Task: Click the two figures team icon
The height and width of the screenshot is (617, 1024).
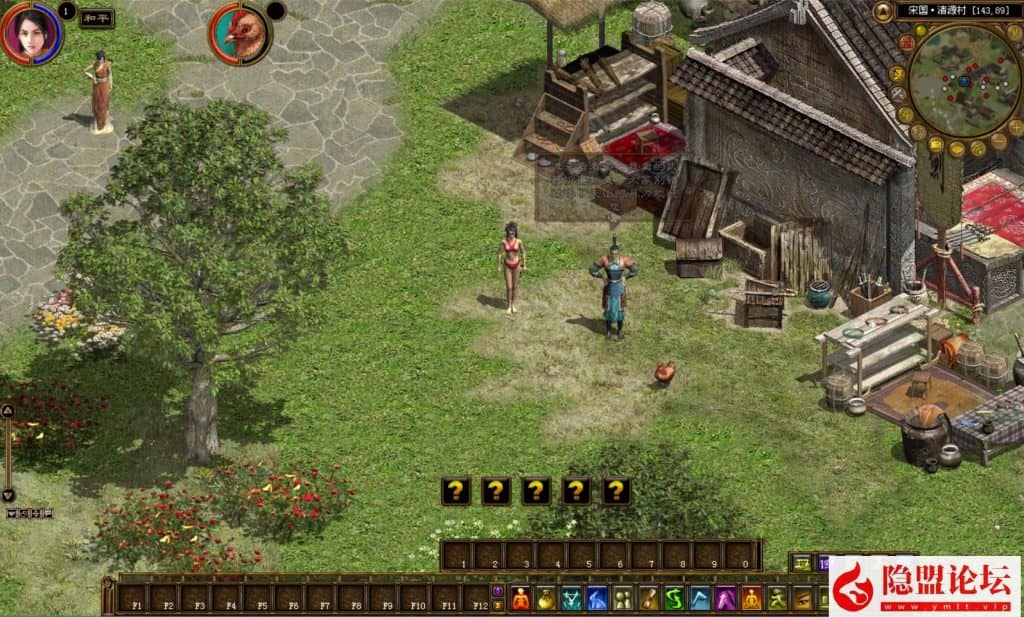Action: [622, 599]
